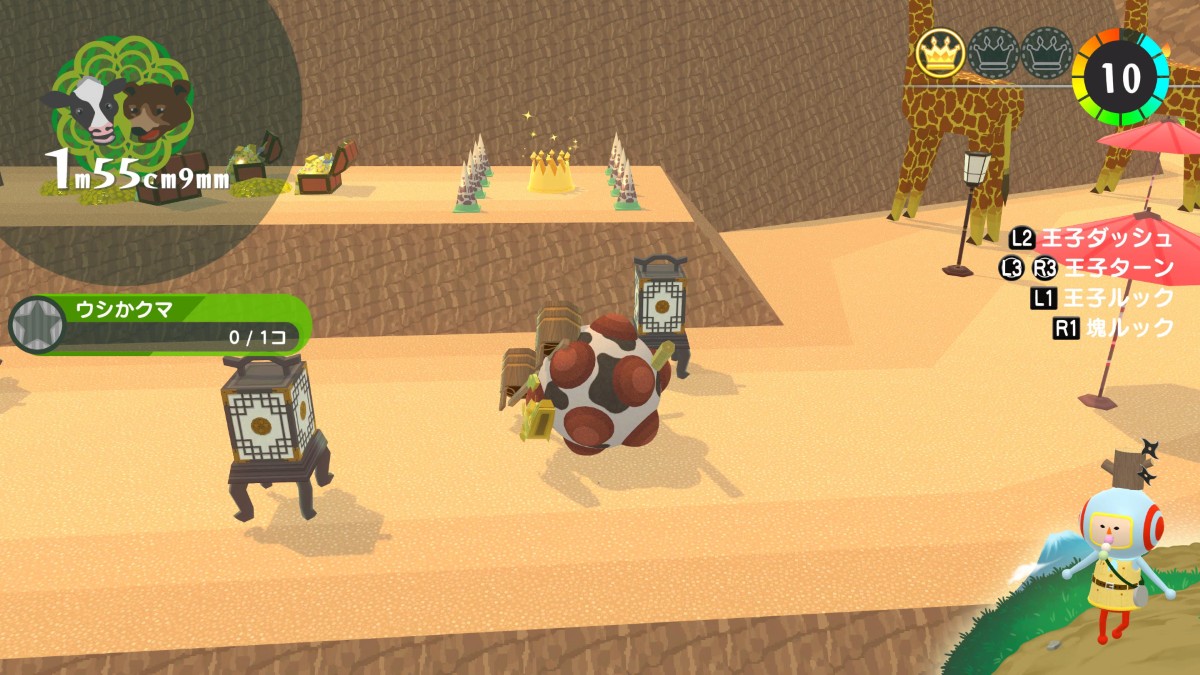The width and height of the screenshot is (1200, 675).
Task: Select the gold crown icon
Action: coord(940,53)
